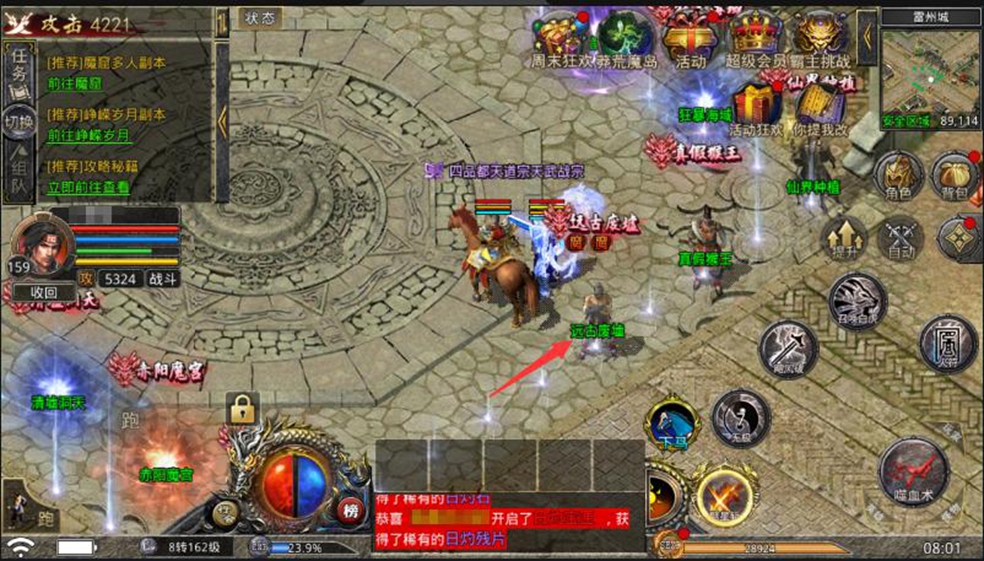This screenshot has width=984, height=561.
Task: Toggle 自动 auto-combat
Action: 900,237
